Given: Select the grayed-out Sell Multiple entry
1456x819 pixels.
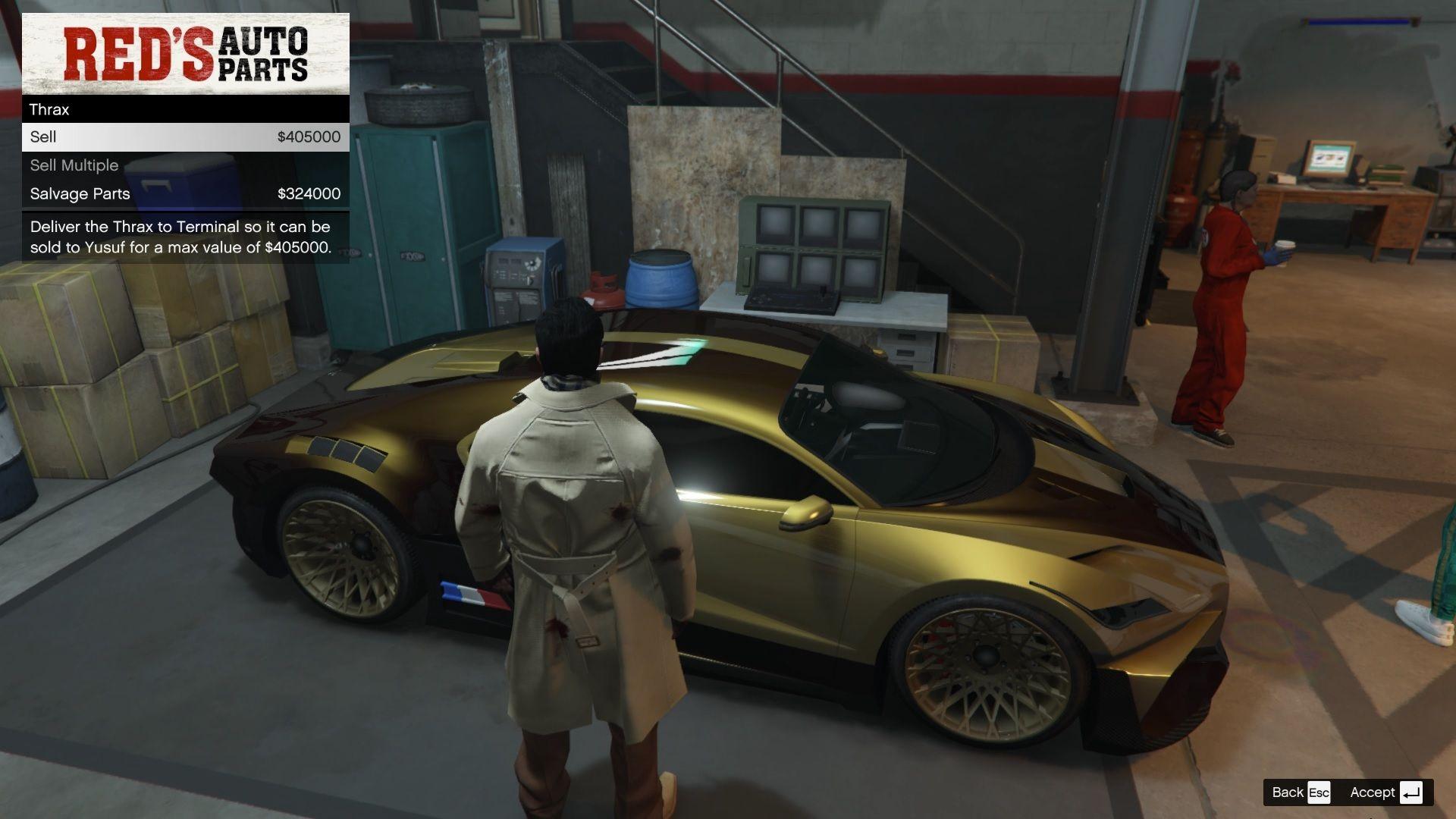Looking at the screenshot, I should click(x=186, y=165).
